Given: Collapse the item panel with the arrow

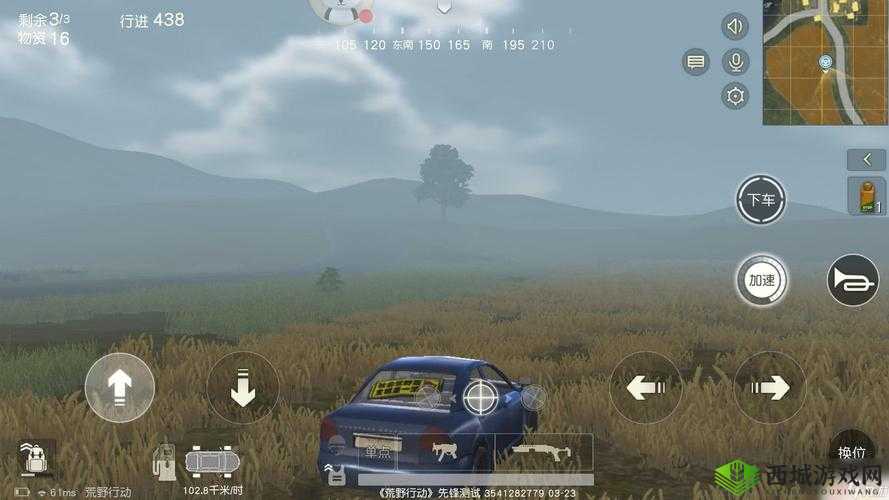Looking at the screenshot, I should (x=866, y=159).
